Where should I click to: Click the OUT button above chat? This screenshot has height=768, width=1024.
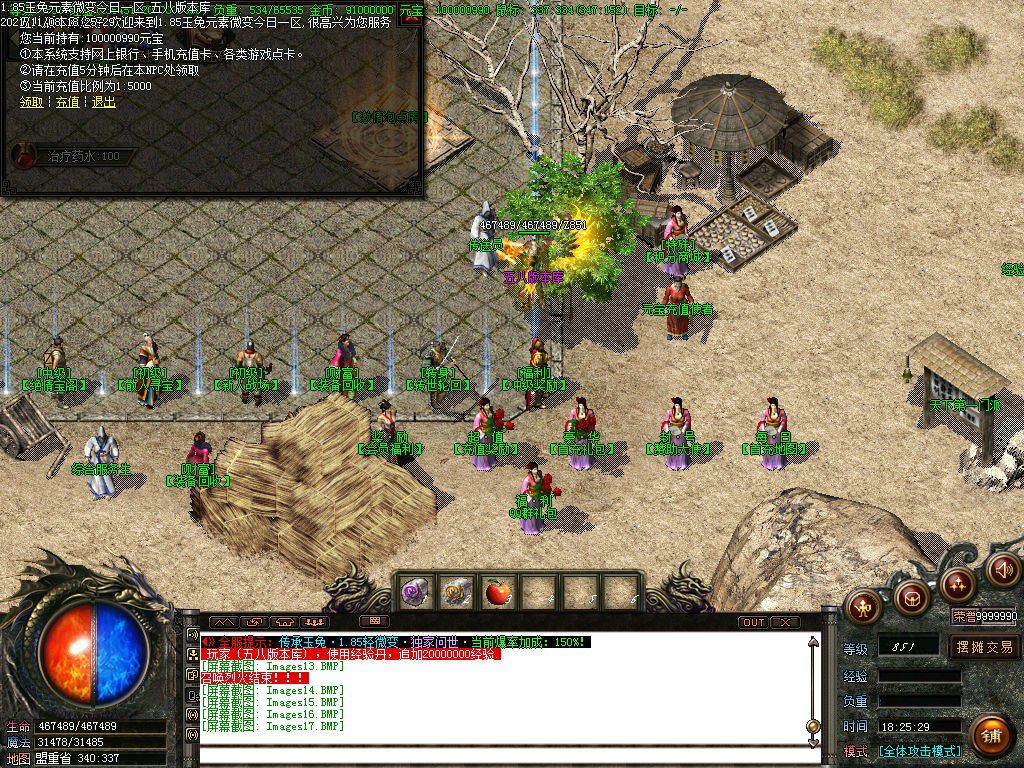754,622
